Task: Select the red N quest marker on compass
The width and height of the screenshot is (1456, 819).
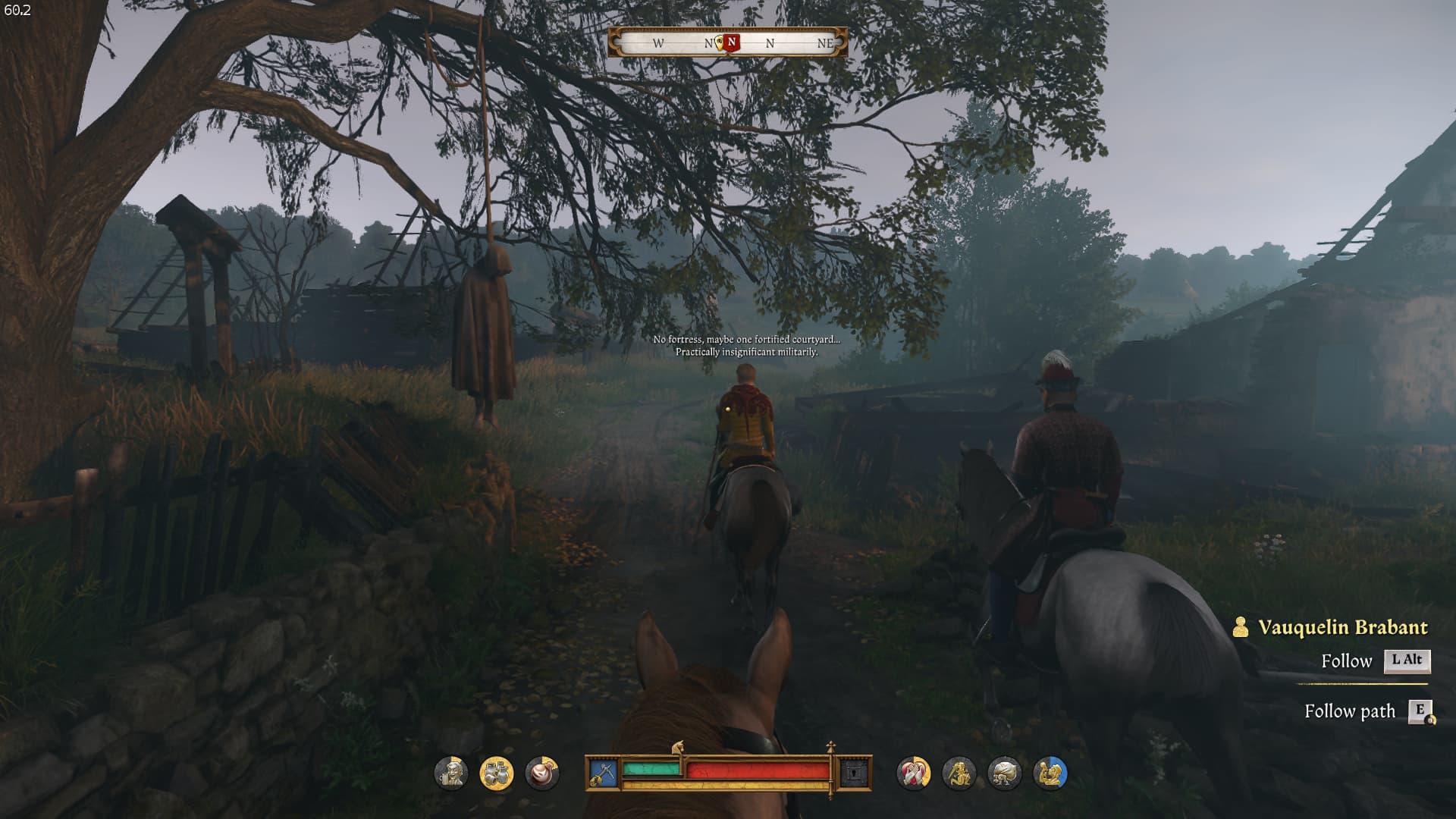Action: [x=731, y=42]
